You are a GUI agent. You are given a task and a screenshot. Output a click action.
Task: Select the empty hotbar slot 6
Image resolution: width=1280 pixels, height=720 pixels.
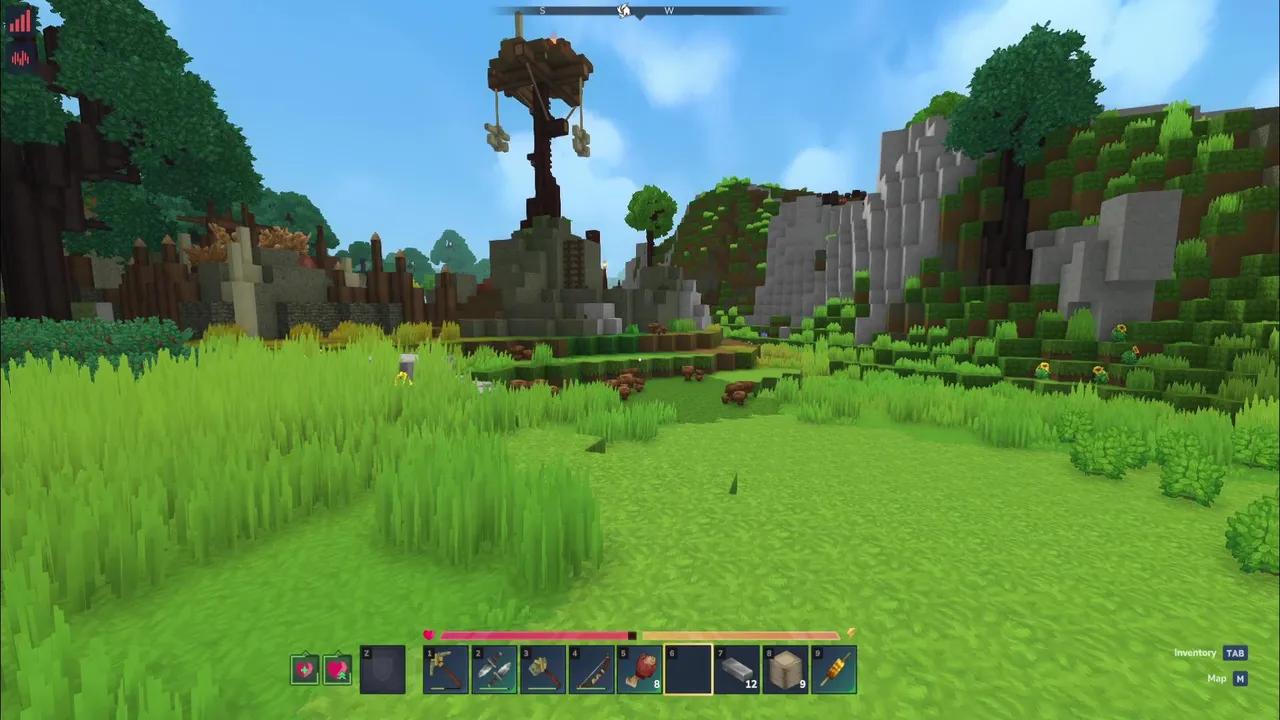click(686, 668)
